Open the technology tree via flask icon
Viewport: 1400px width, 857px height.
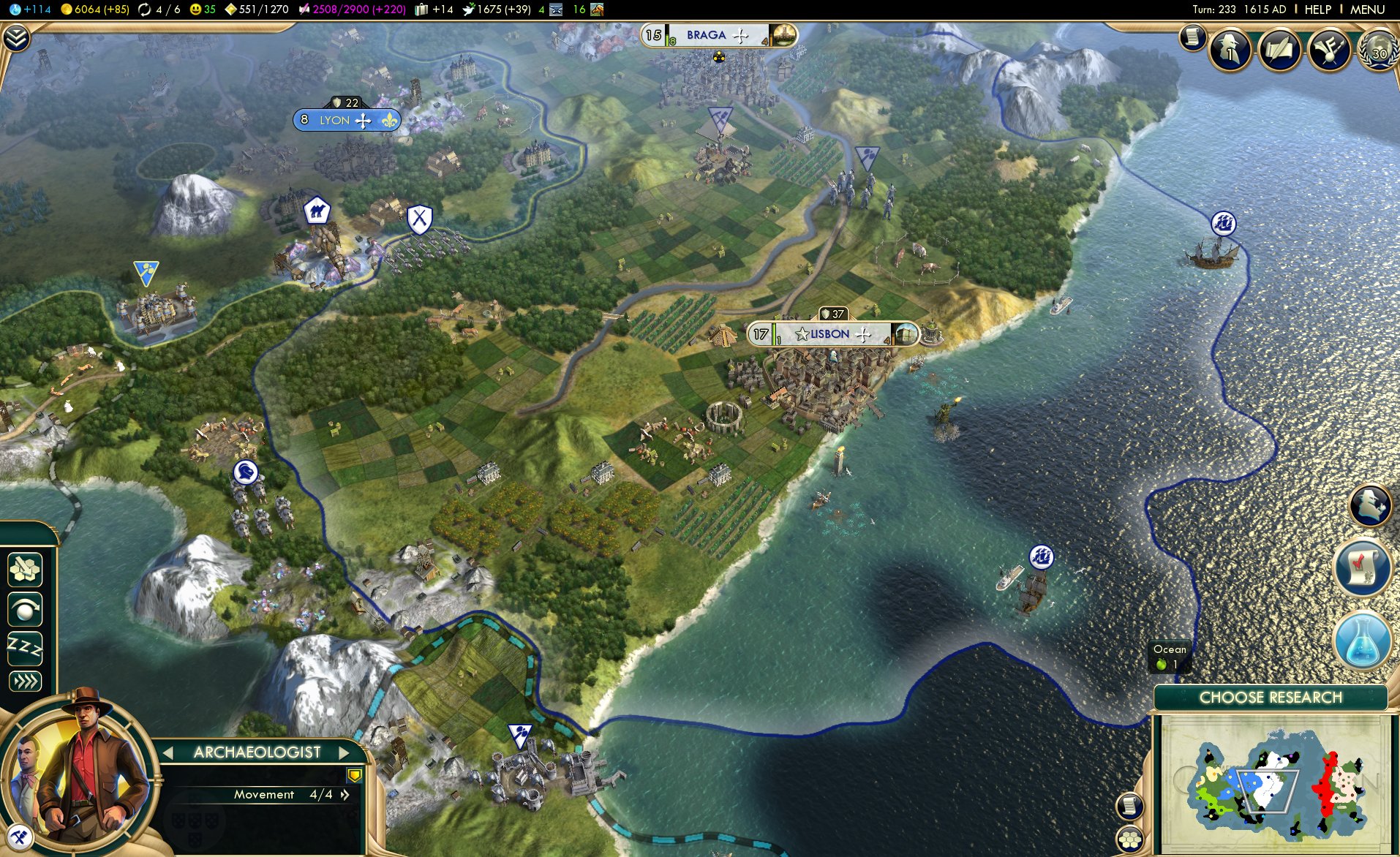[x=1365, y=641]
